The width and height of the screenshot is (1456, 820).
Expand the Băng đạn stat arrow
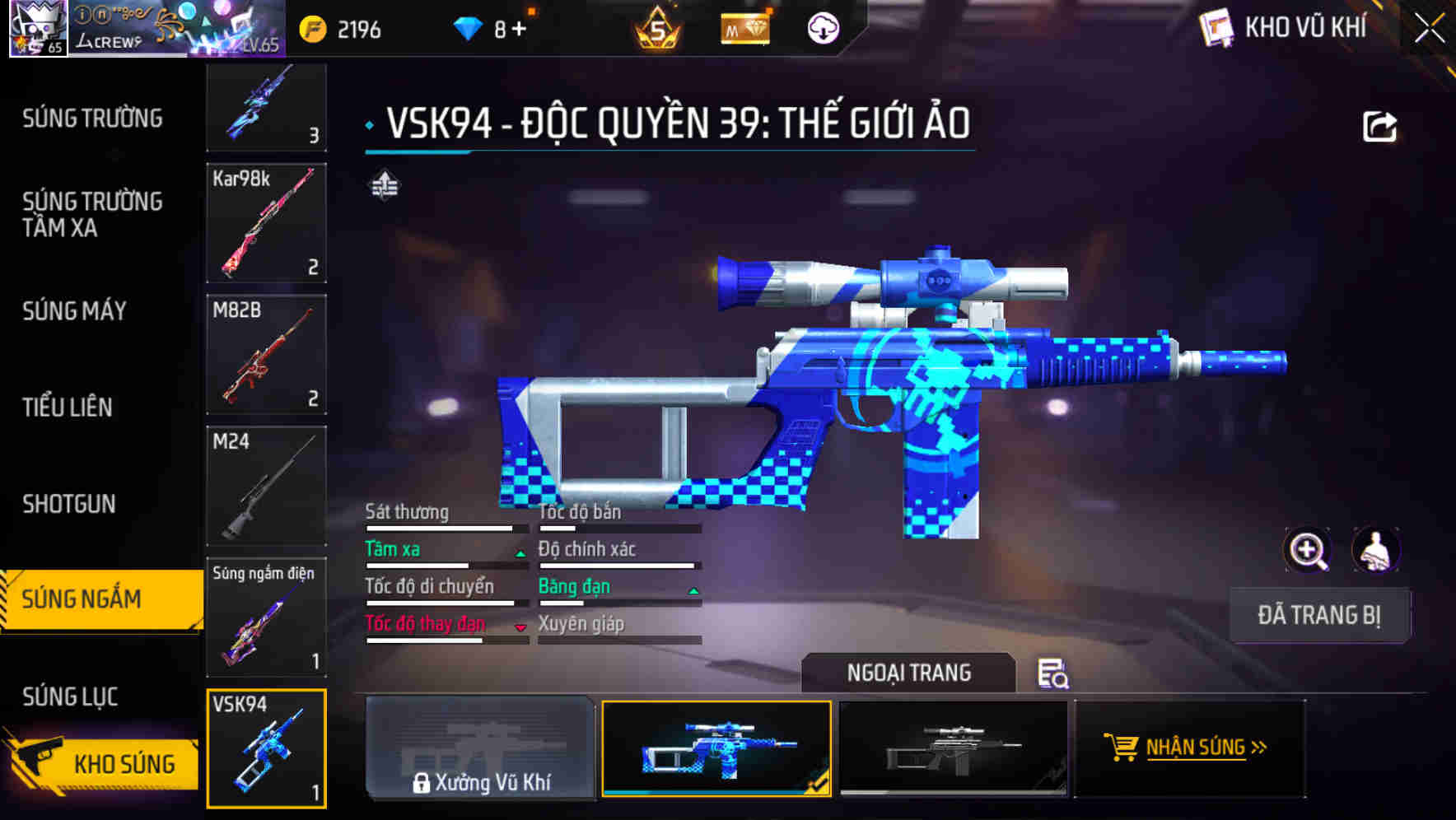pos(692,591)
